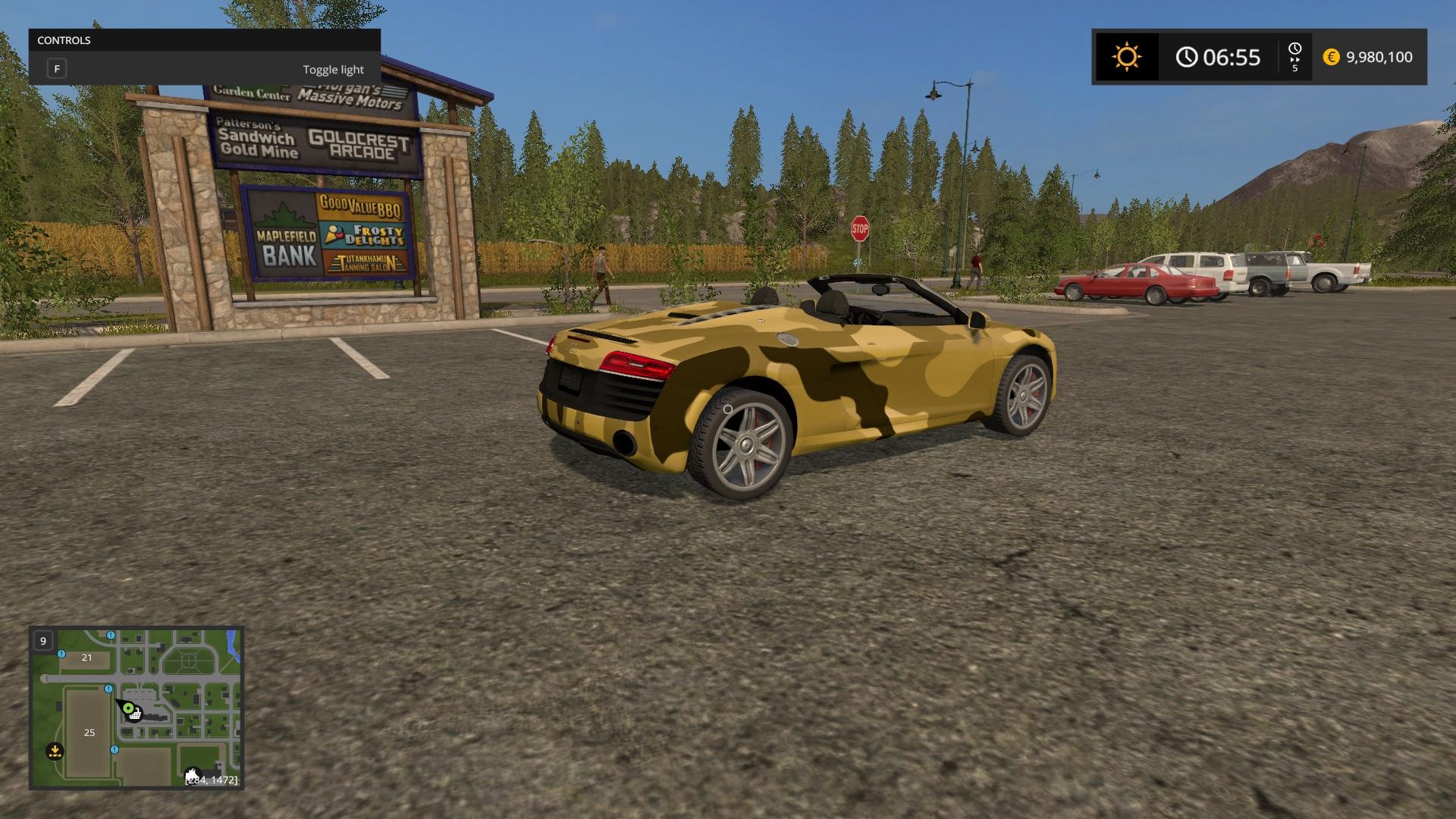Screen dimensions: 1456x819
Task: Toggle light via the Controls panel entry
Action: coord(333,69)
